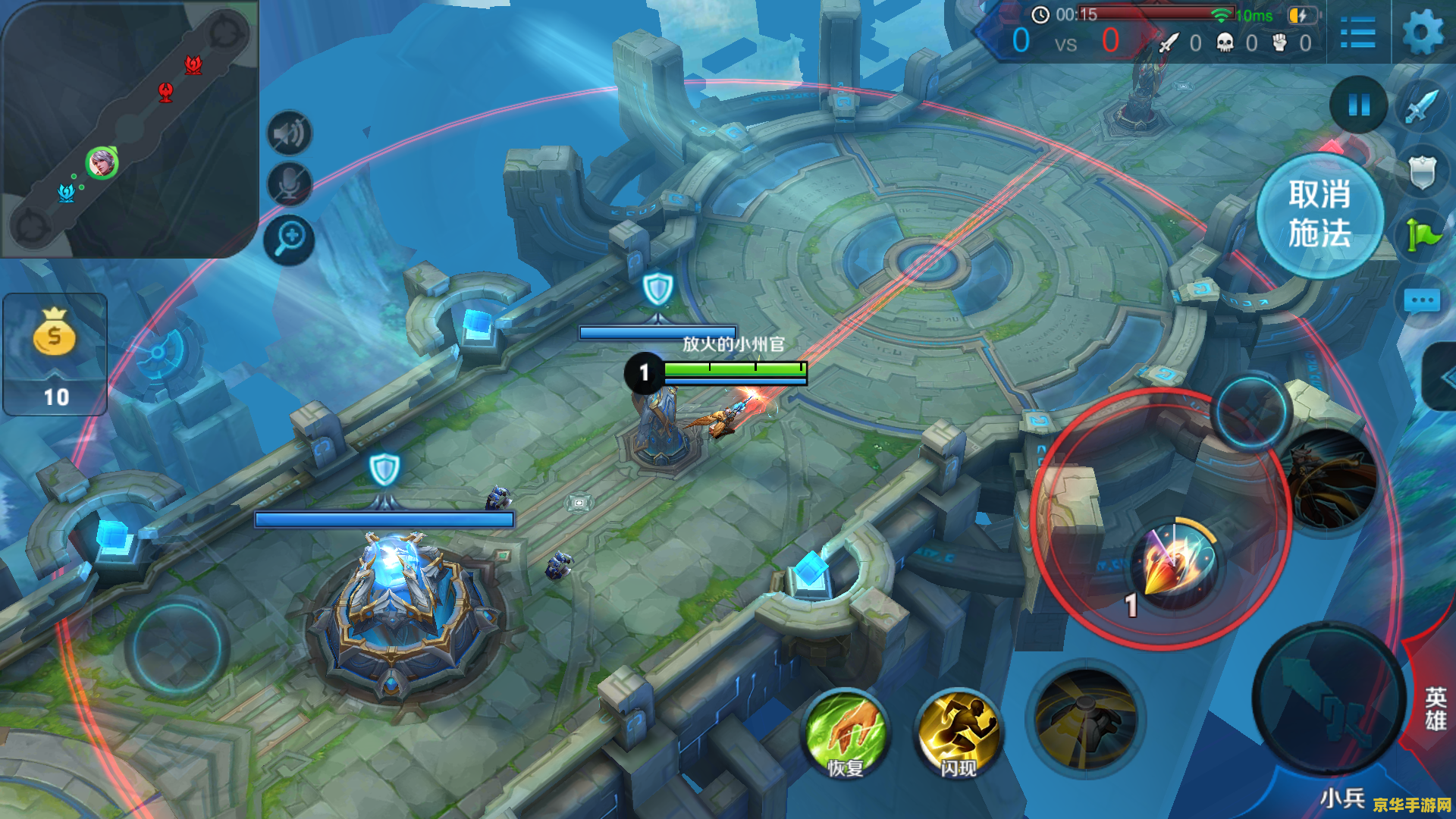Open the gold shop bag

click(x=55, y=353)
